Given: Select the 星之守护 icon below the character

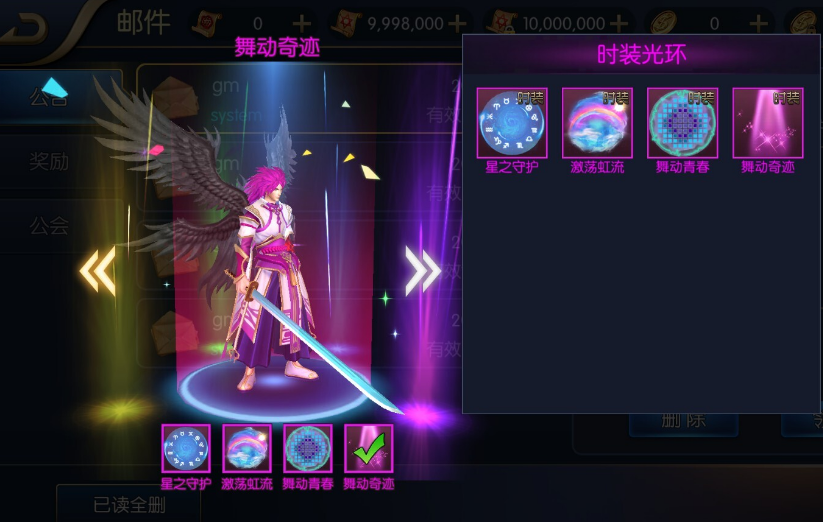Looking at the screenshot, I should point(186,448).
